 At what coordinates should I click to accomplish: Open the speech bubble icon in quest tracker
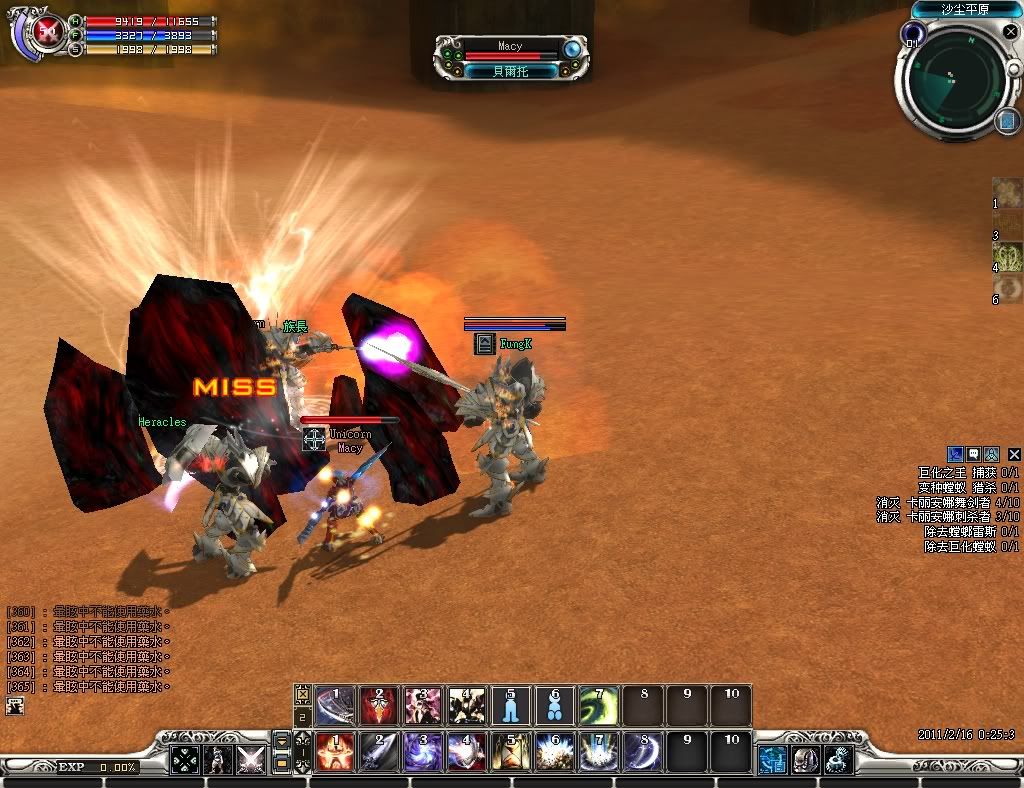pyautogui.click(x=973, y=454)
